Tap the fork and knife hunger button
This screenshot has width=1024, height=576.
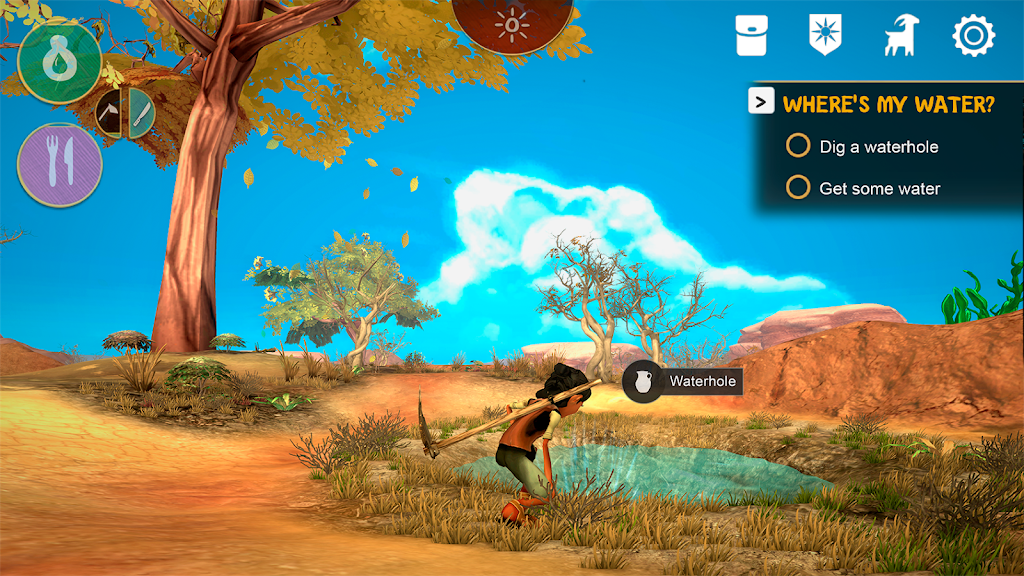tap(60, 165)
